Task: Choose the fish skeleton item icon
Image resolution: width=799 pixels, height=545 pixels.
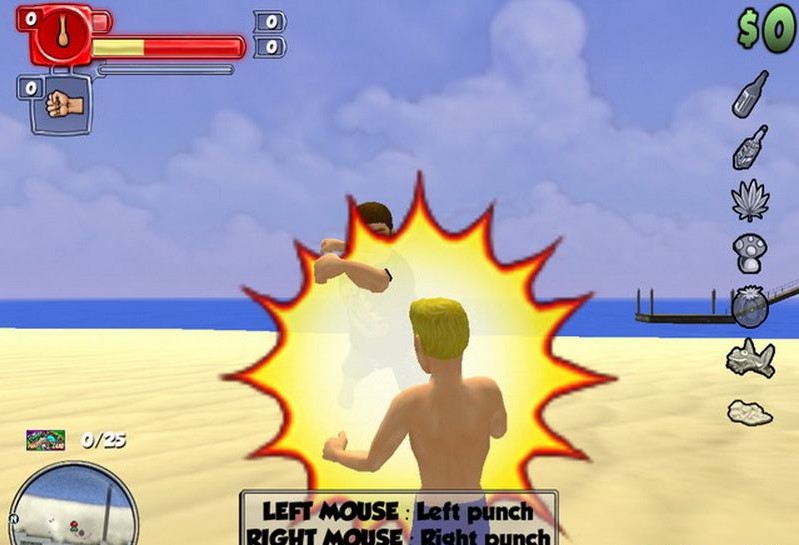Action: [x=750, y=358]
